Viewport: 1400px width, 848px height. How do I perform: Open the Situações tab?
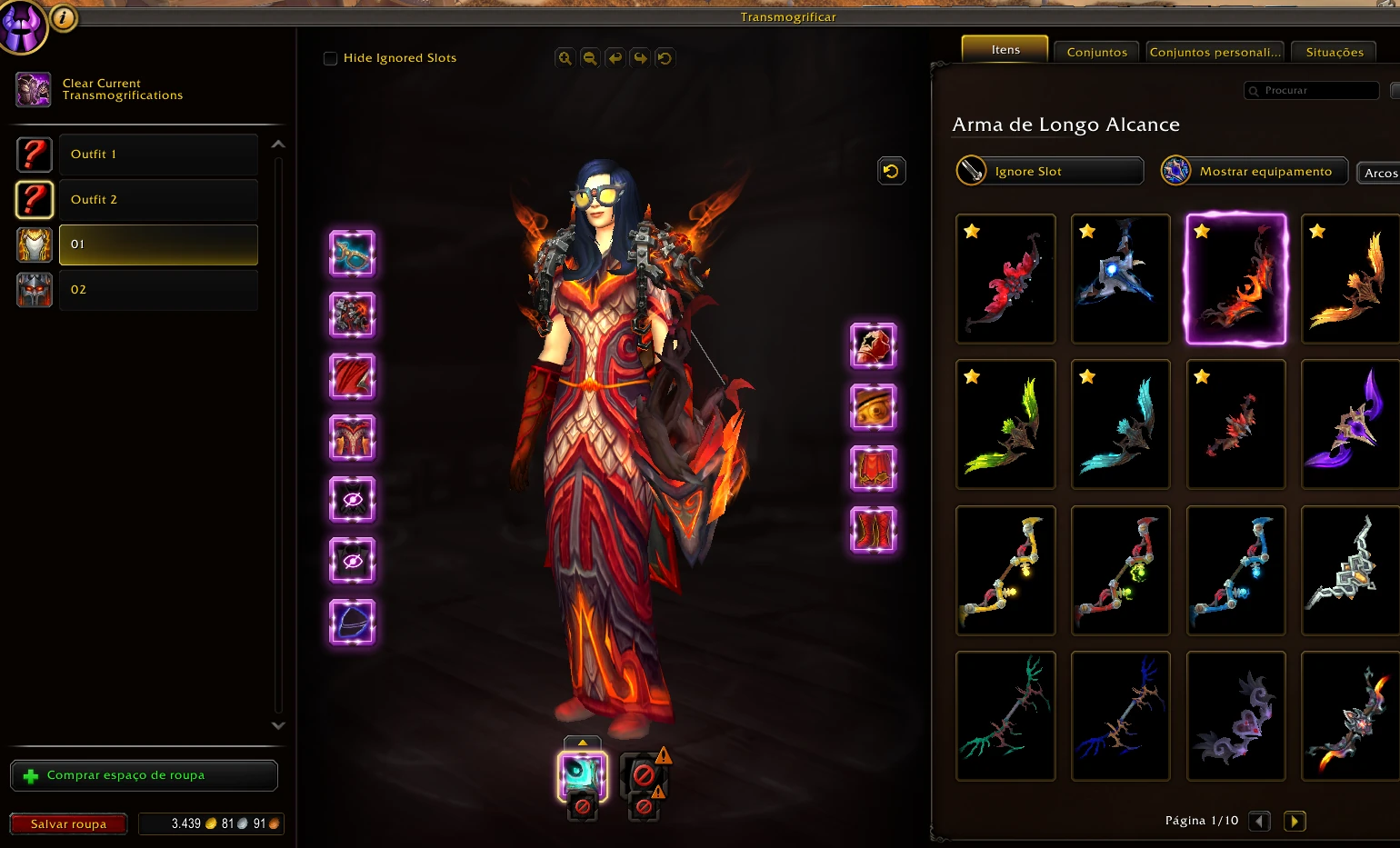point(1334,52)
